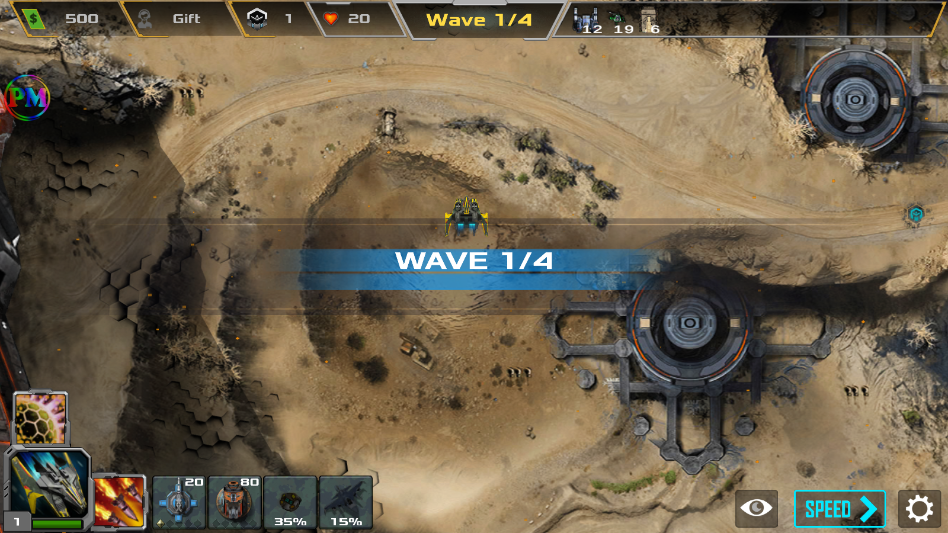Choose the blue turret costing 20

(180, 501)
